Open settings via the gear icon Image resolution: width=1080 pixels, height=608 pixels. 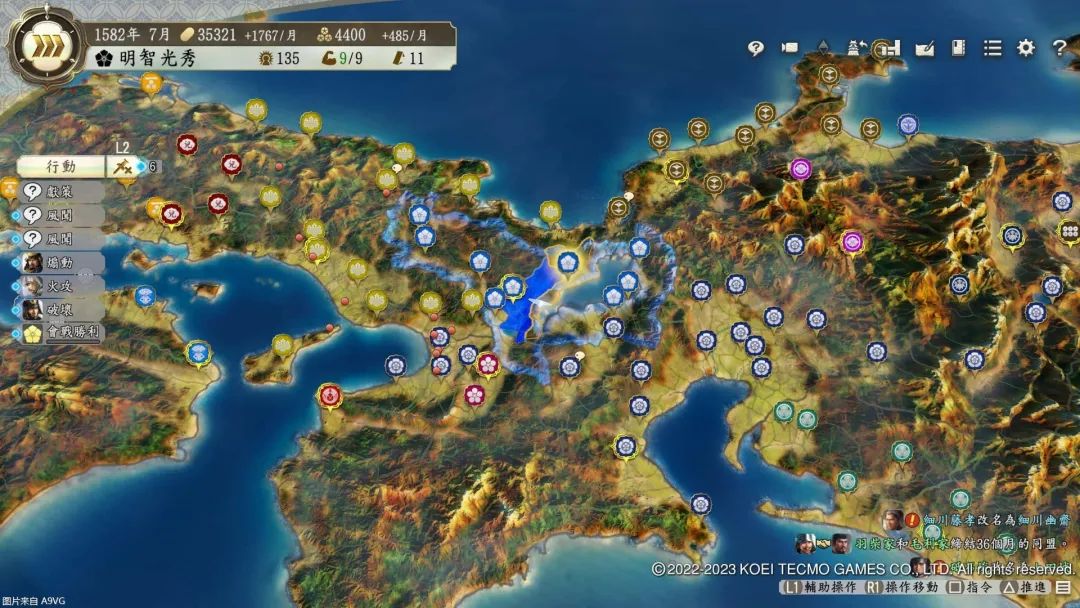tap(1026, 48)
